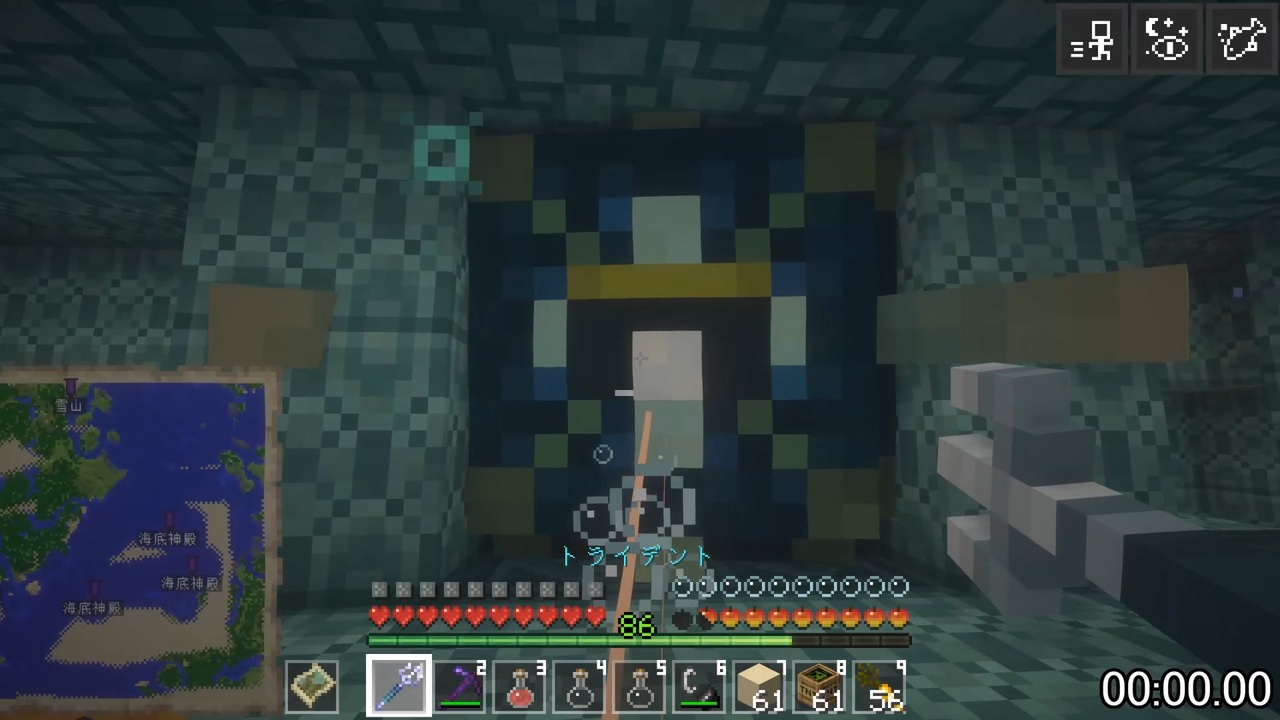
Task: Select the bottle in hotbar slot 4
Action: (x=578, y=684)
